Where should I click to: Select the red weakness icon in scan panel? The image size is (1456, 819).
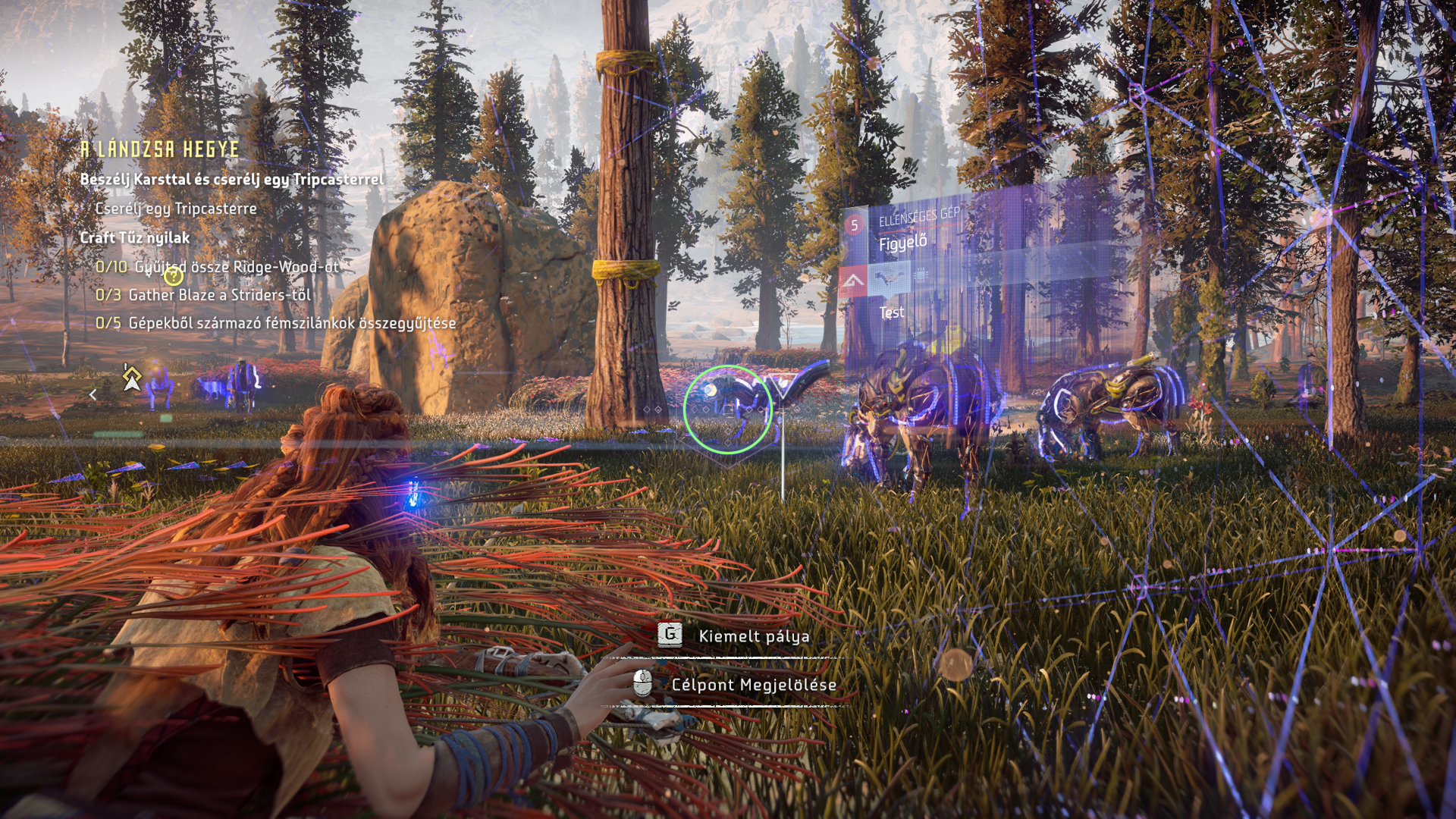tap(853, 282)
